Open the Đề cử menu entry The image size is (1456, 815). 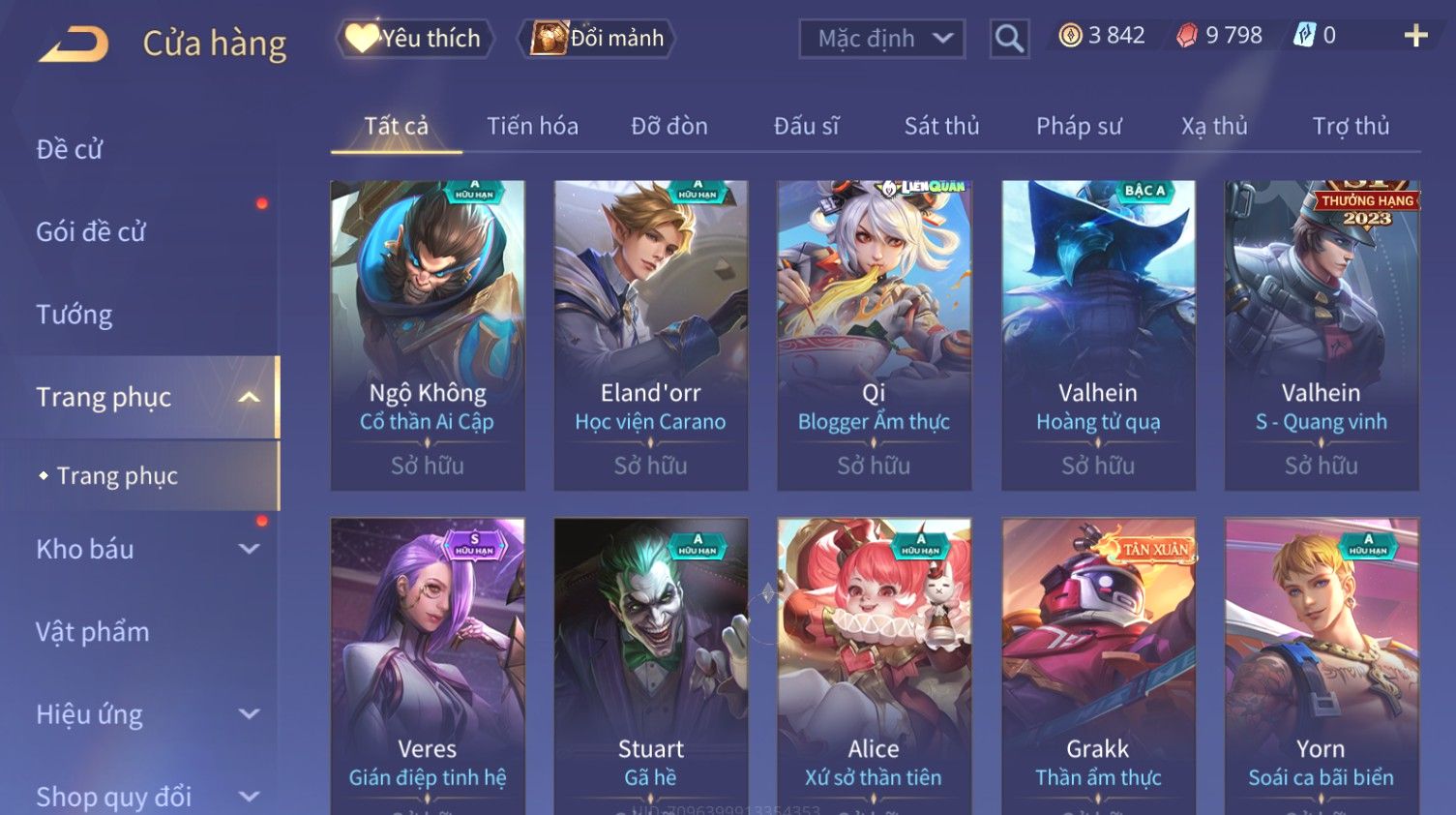pos(70,149)
